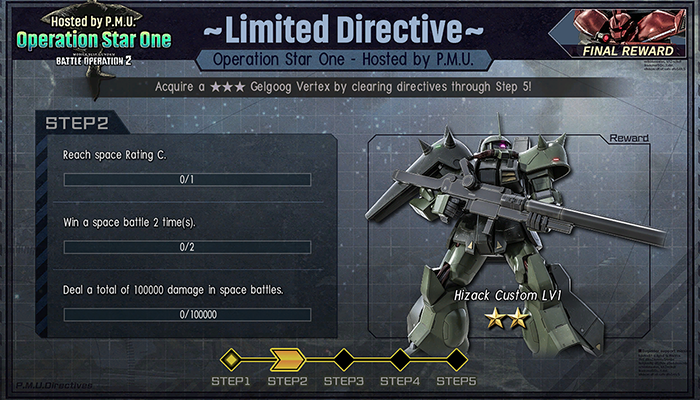
Task: Open the STEP4 diamond marker
Action: 400,358
